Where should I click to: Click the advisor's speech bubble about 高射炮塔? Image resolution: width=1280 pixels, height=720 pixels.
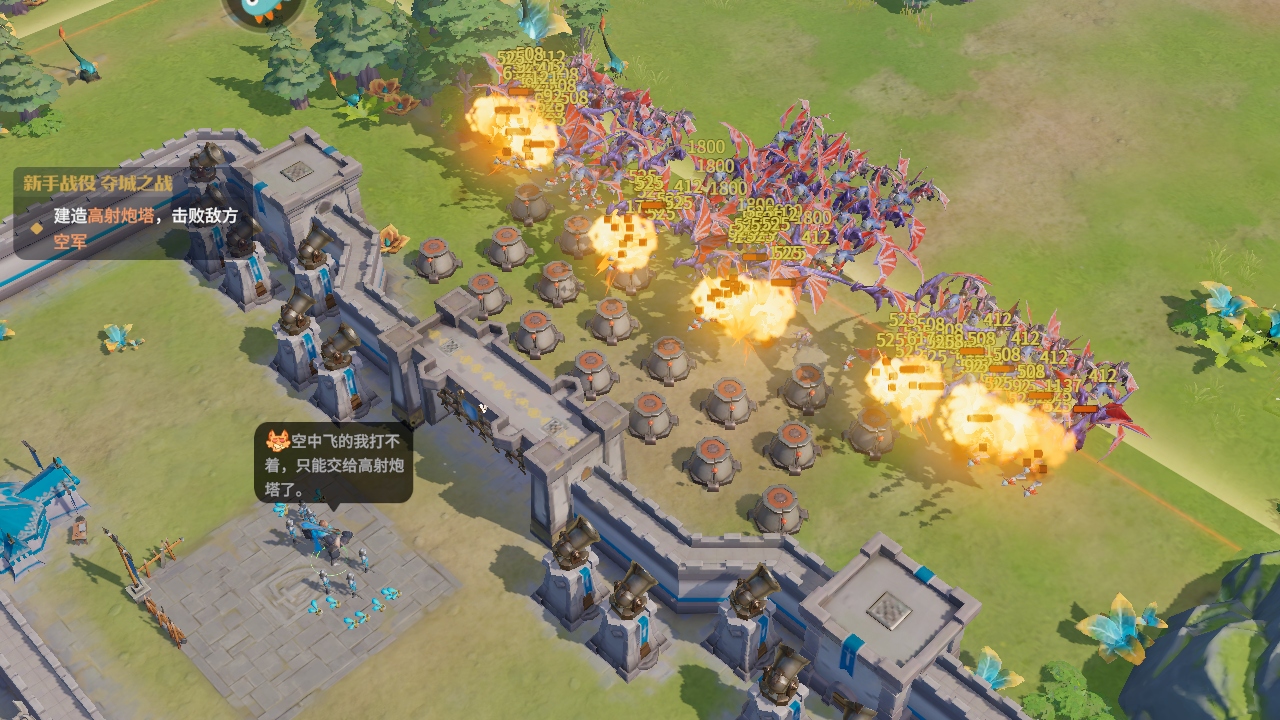click(334, 463)
